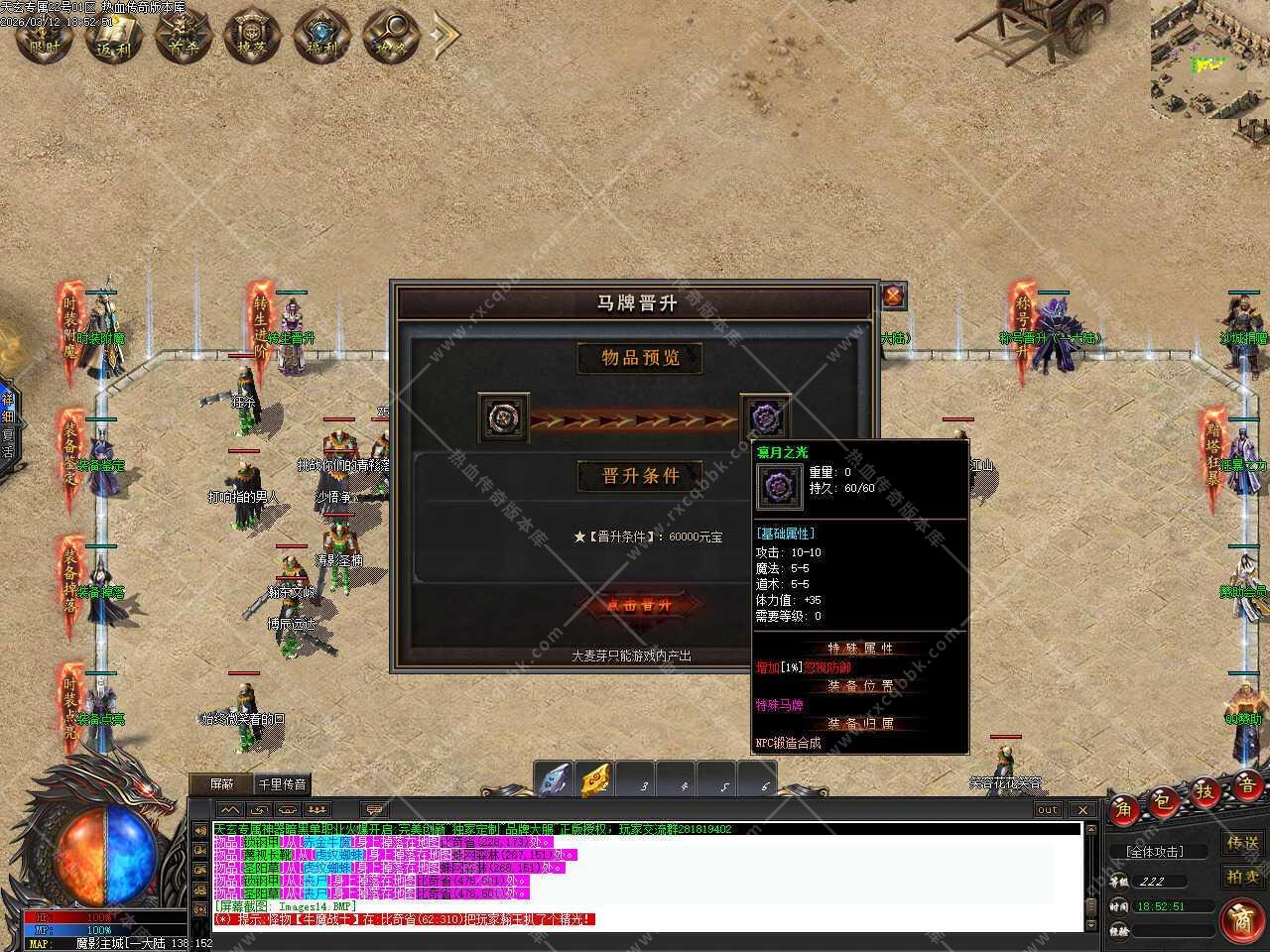Close the 马牌晋升 window
The width and height of the screenshot is (1270, 952).
point(893,296)
